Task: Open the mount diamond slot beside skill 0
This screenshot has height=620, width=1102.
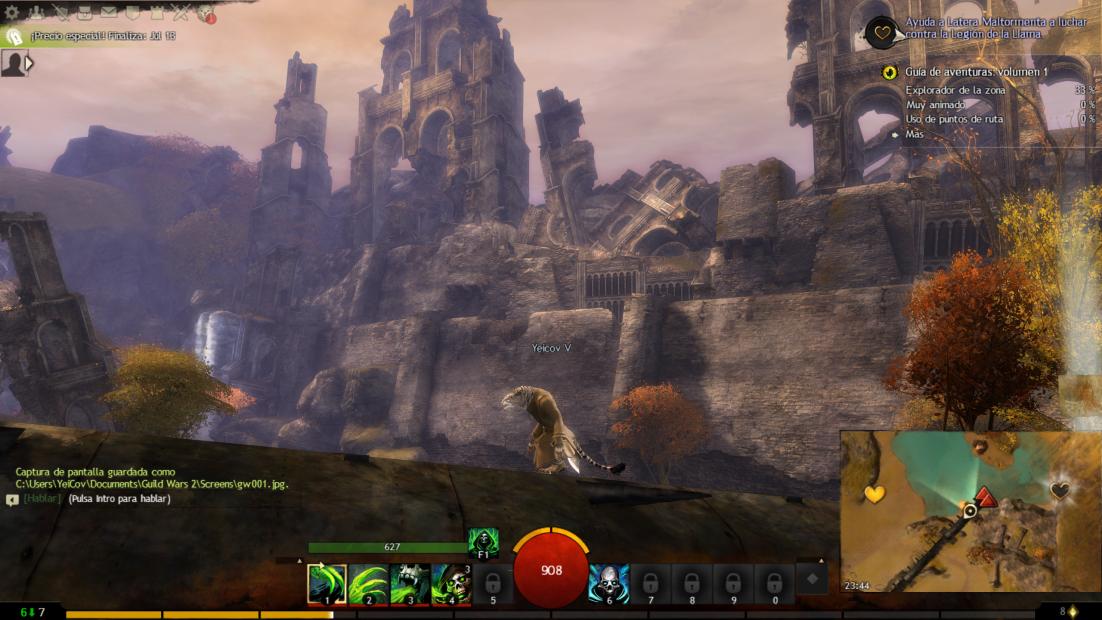Action: [812, 579]
